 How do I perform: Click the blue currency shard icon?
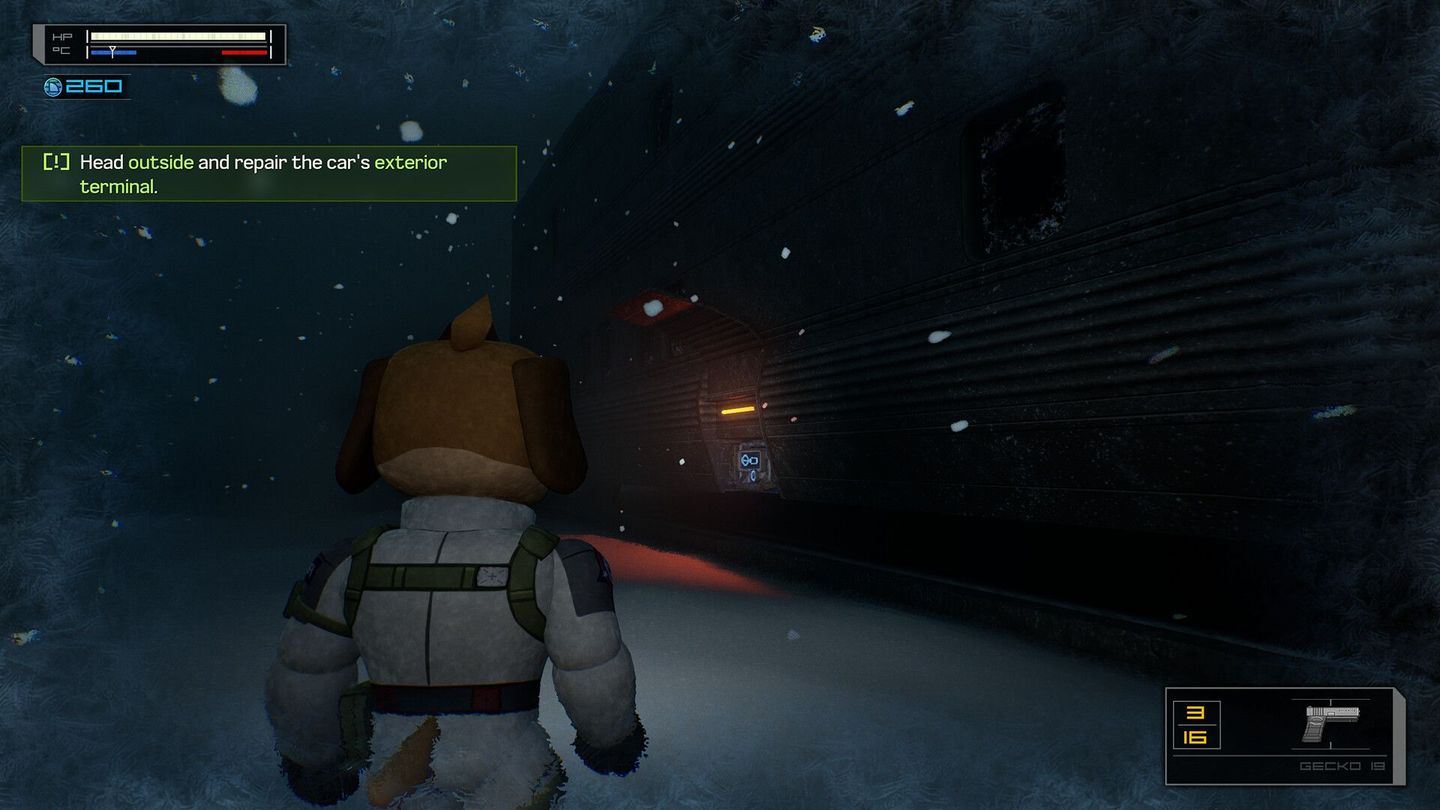(x=53, y=85)
